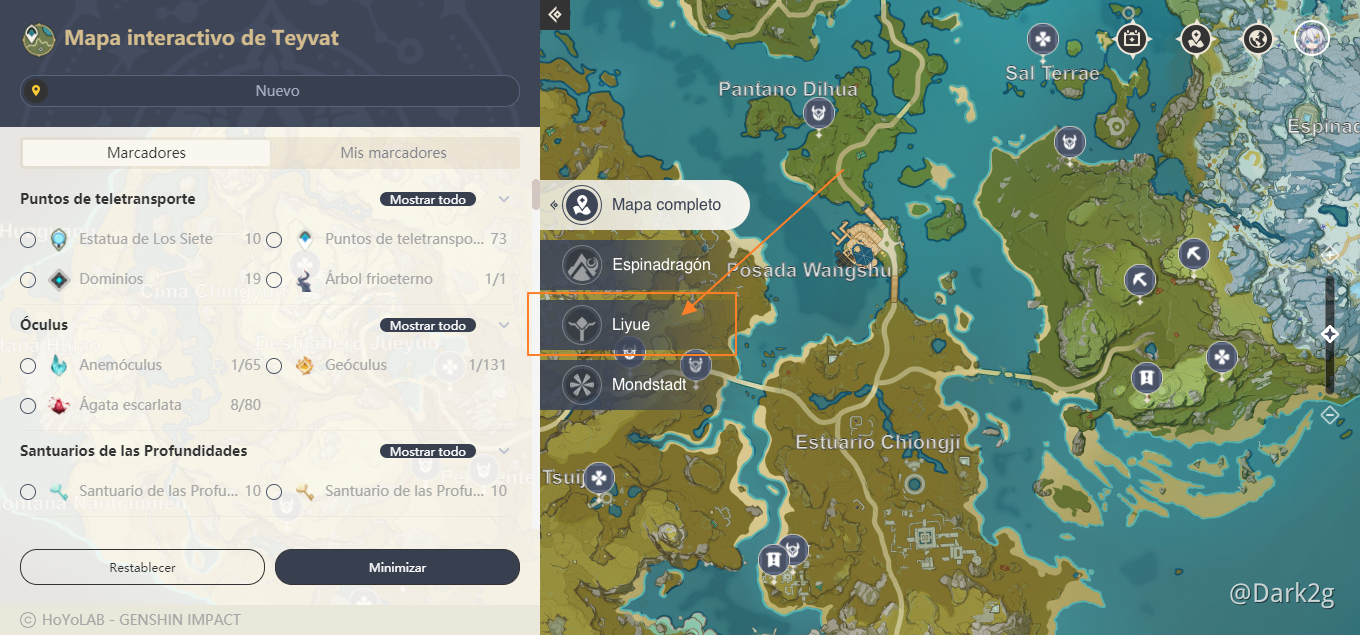1360x635 pixels.
Task: Toggle the Anemóculus marker filter
Action: pyautogui.click(x=28, y=366)
